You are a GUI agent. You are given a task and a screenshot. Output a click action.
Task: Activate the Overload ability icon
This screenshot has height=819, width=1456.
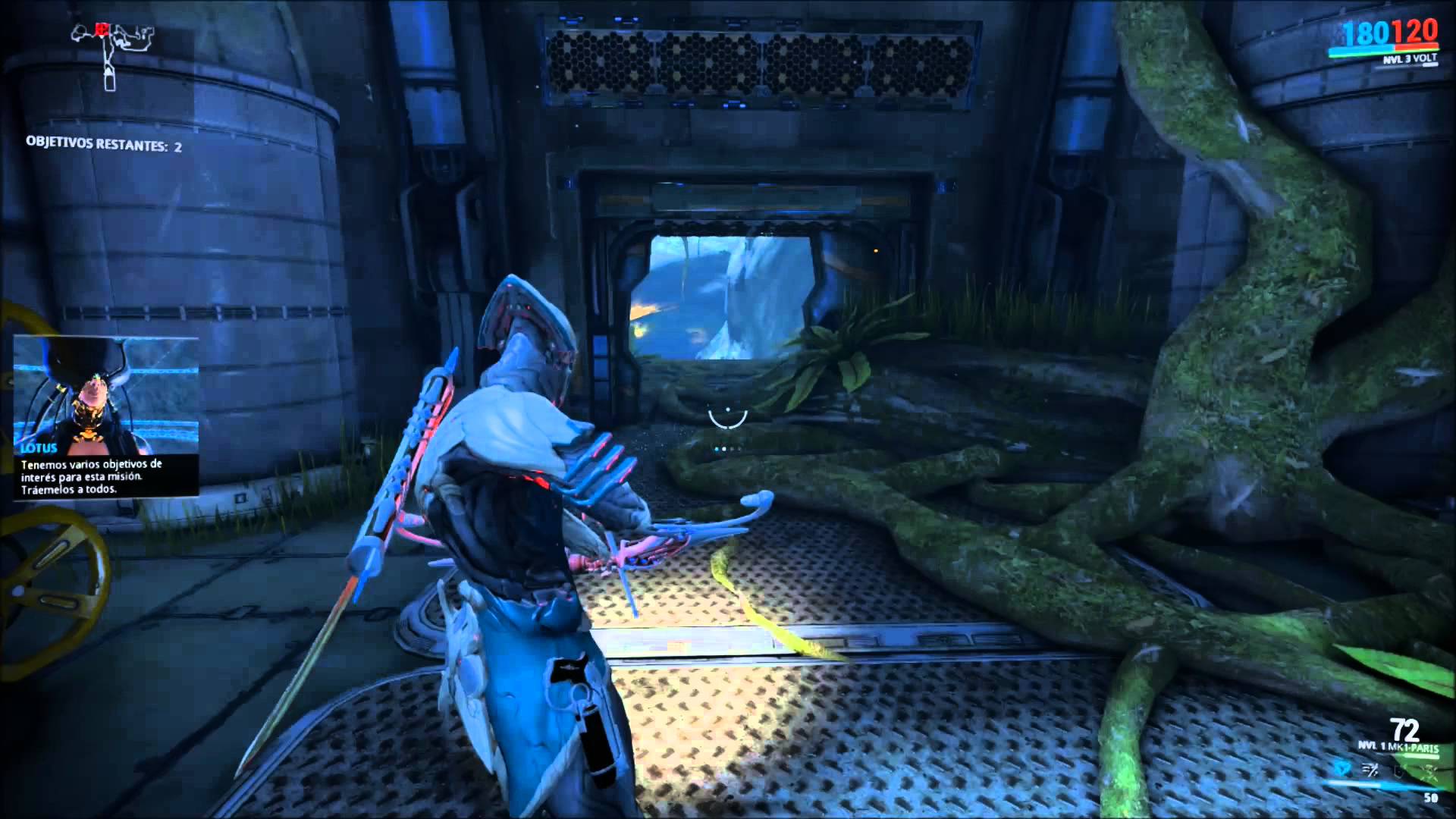1430,772
